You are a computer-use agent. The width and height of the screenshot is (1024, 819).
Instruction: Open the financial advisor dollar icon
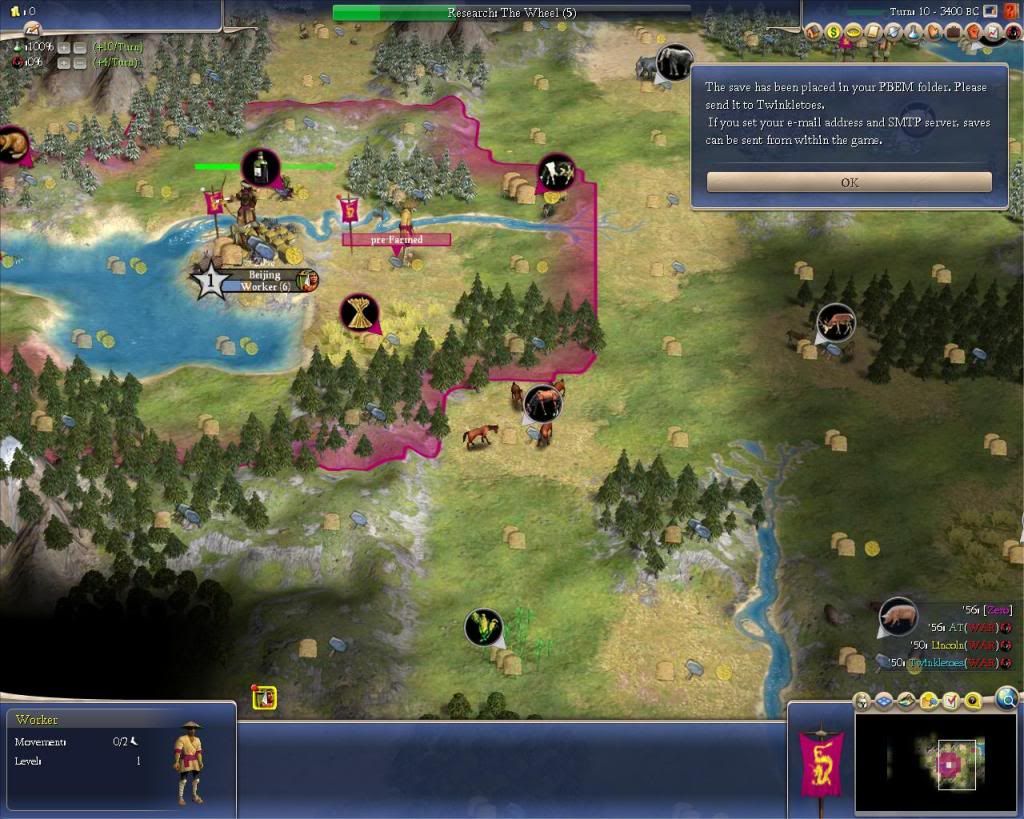833,32
